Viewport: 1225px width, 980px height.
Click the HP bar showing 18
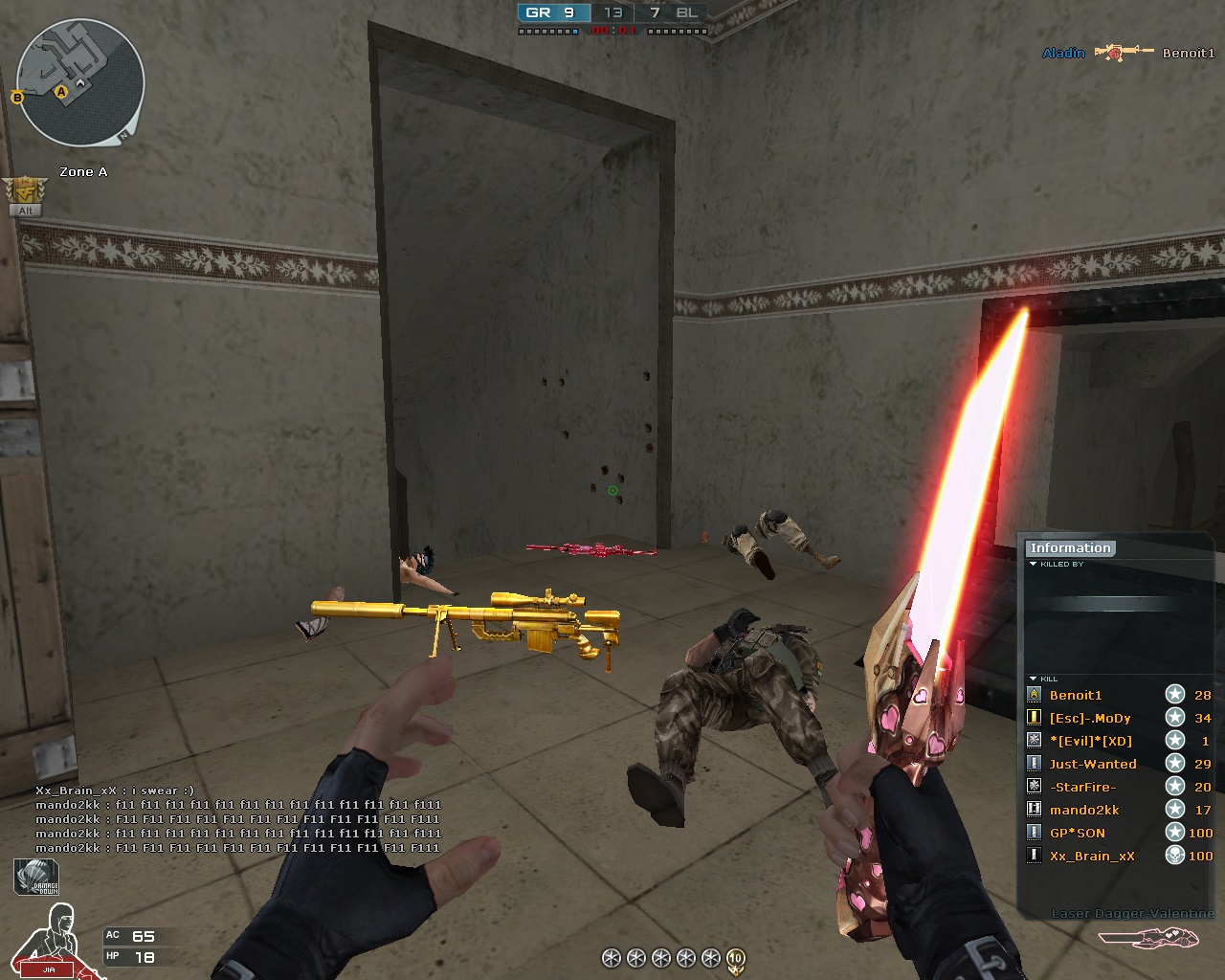click(x=144, y=955)
